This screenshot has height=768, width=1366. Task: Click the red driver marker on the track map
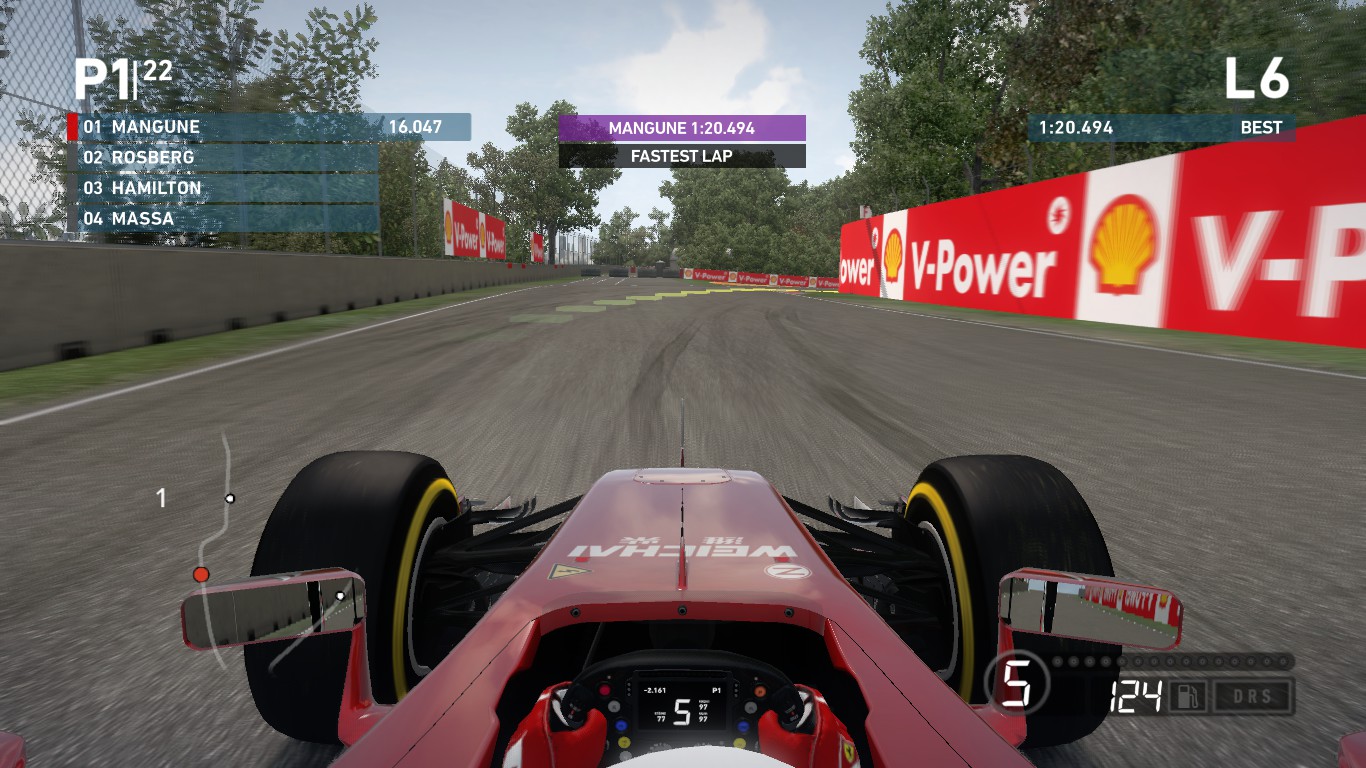(203, 573)
